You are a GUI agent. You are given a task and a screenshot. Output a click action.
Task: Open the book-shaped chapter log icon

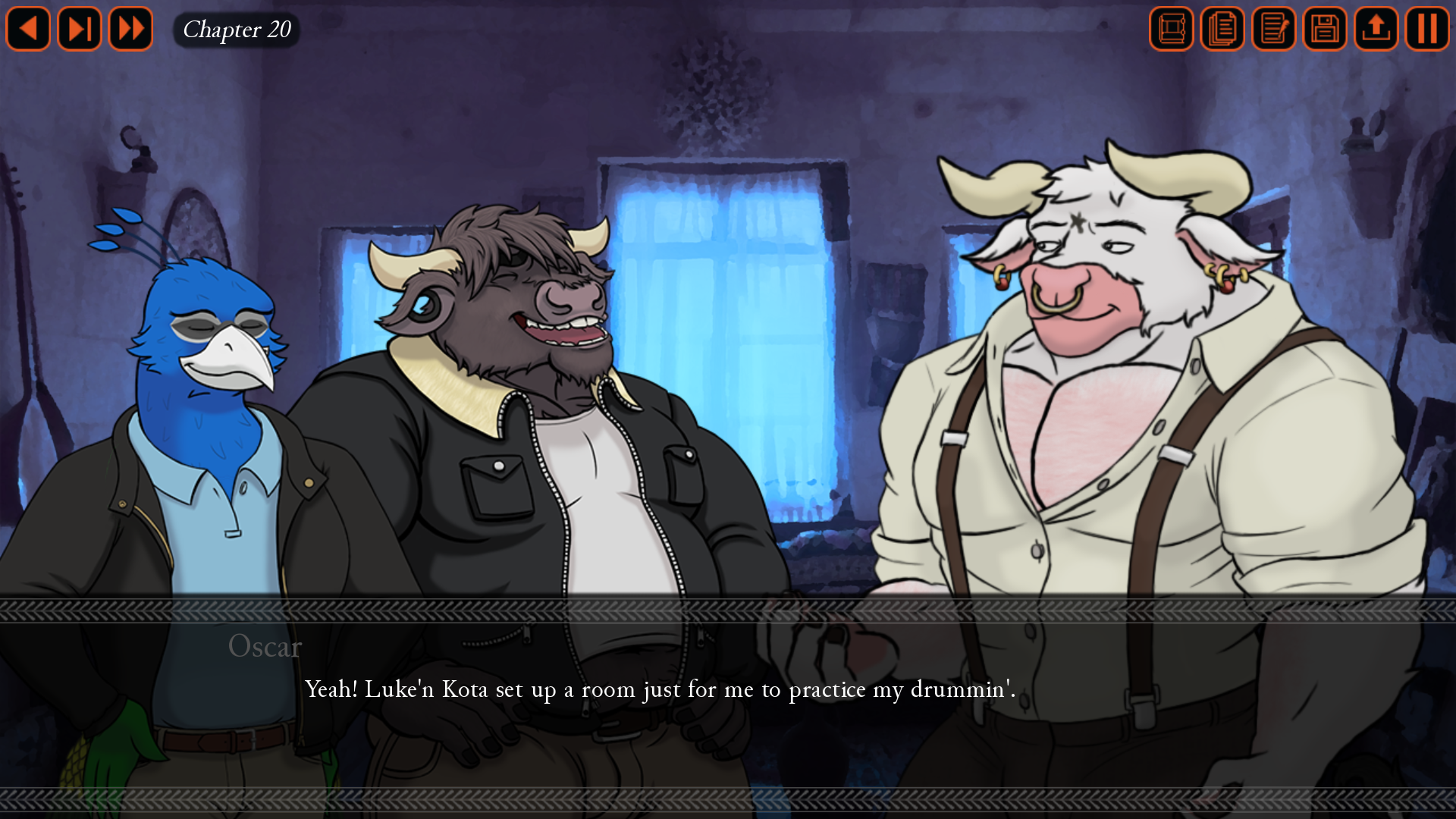point(1172,29)
